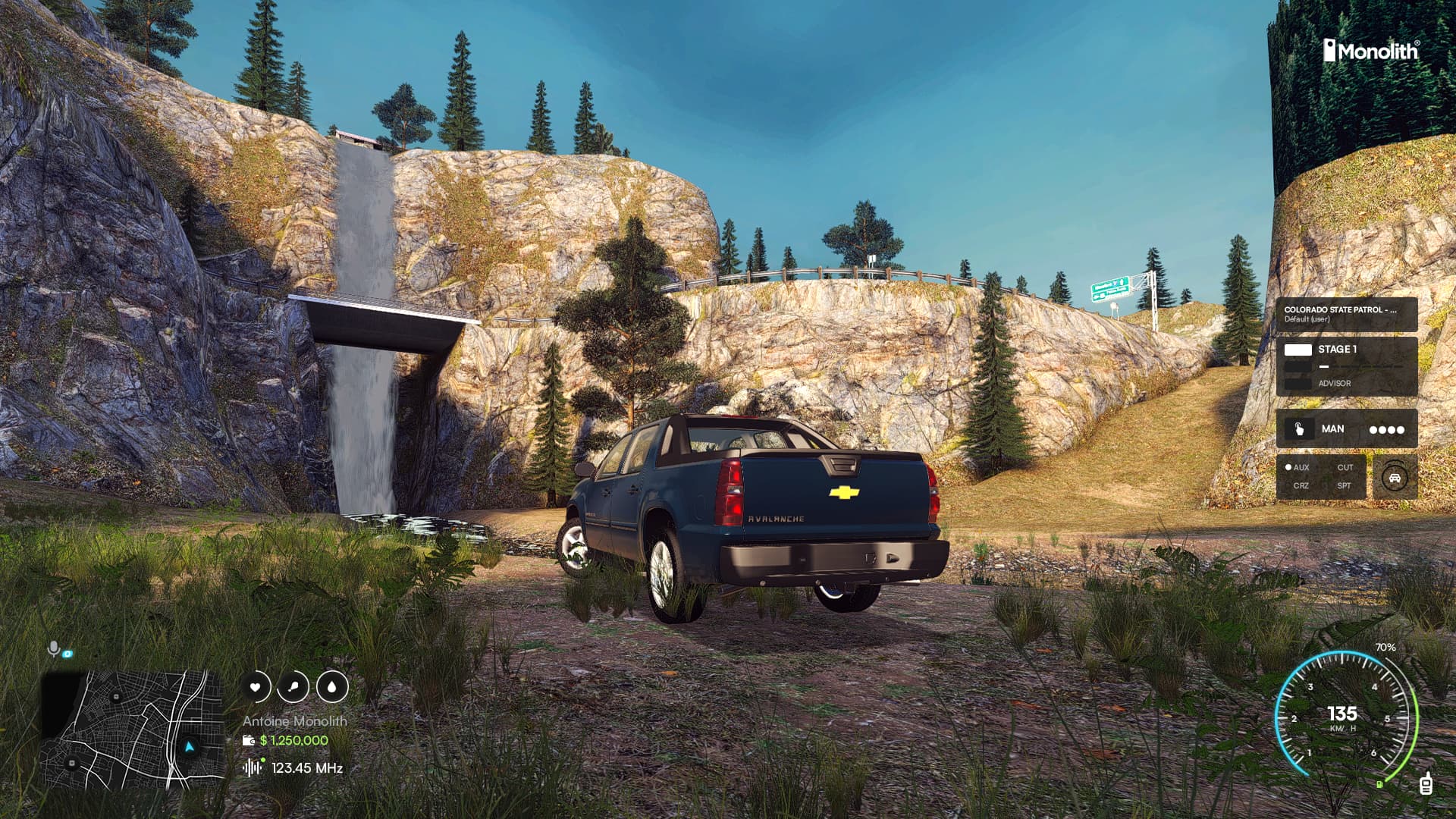Toggle the microphone voice icon
Viewport: 1456px width, 819px height.
click(53, 649)
